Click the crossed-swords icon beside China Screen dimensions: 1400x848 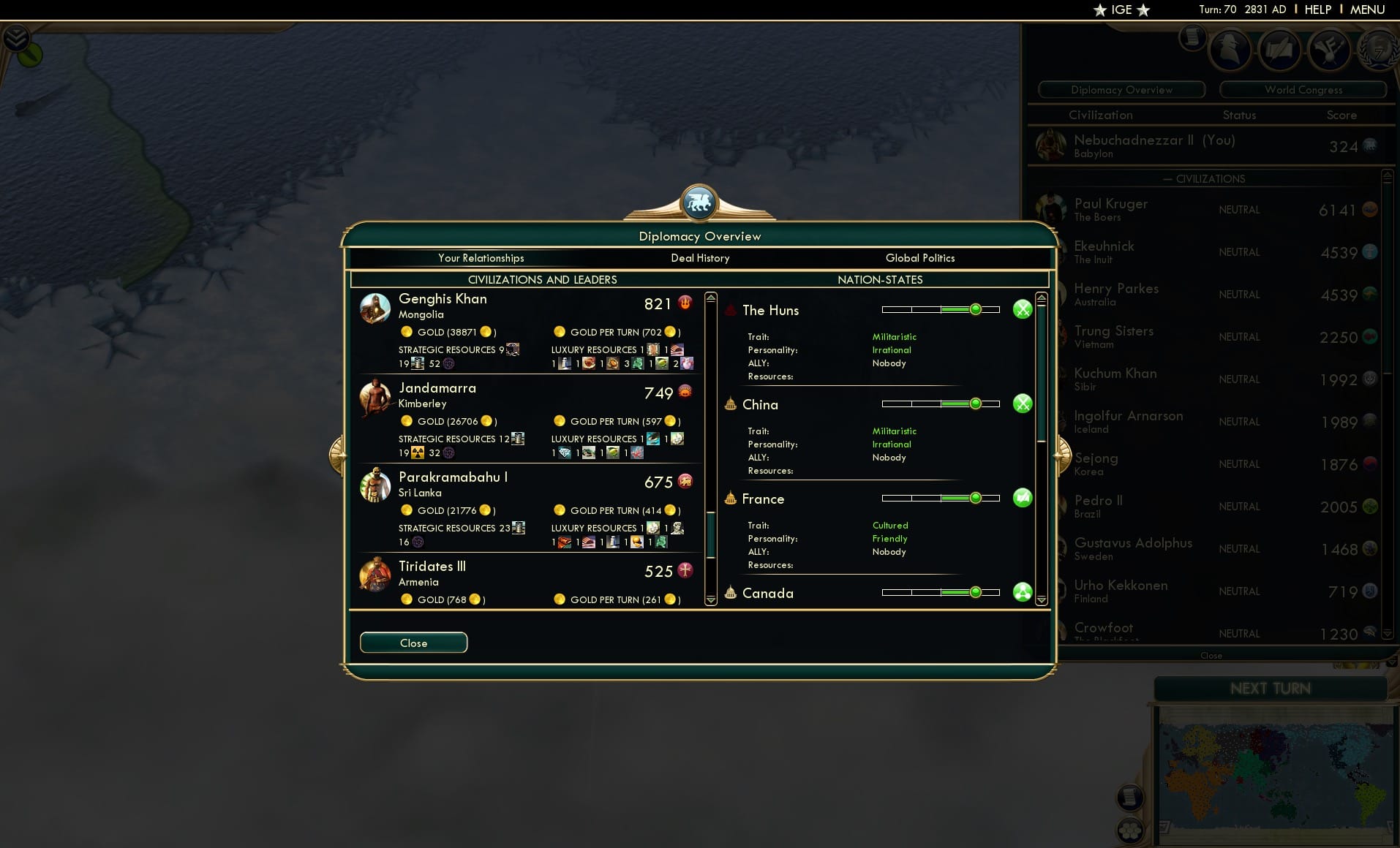(1023, 403)
